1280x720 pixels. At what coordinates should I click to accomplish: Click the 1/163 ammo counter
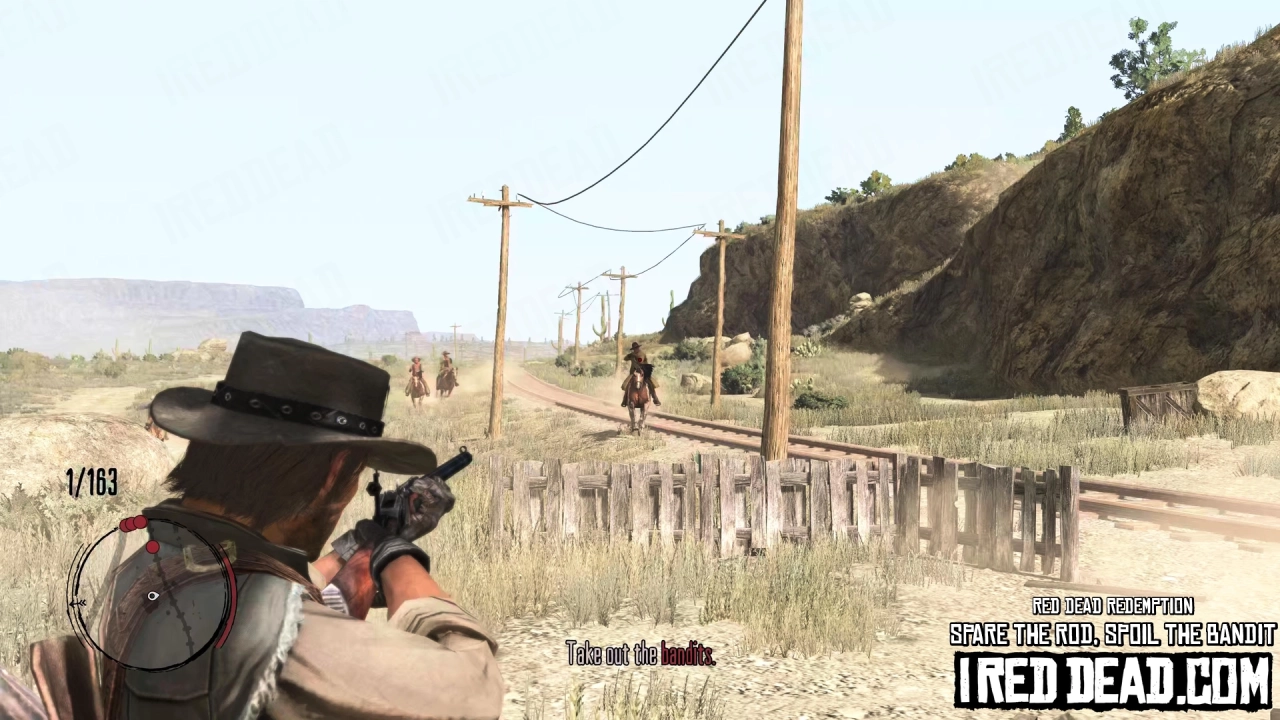(x=91, y=484)
